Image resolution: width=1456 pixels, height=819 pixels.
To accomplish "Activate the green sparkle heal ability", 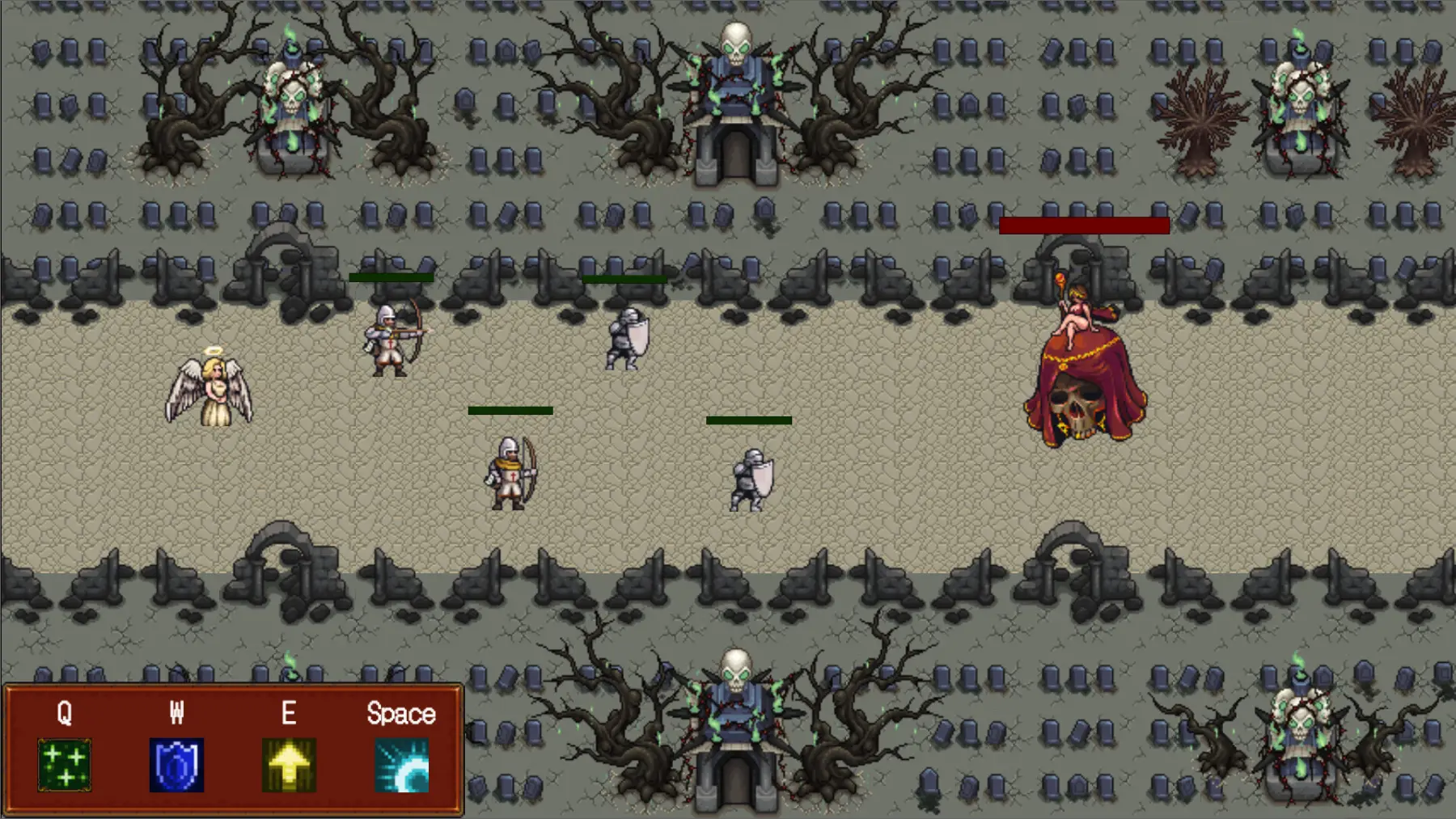I will 65,764.
